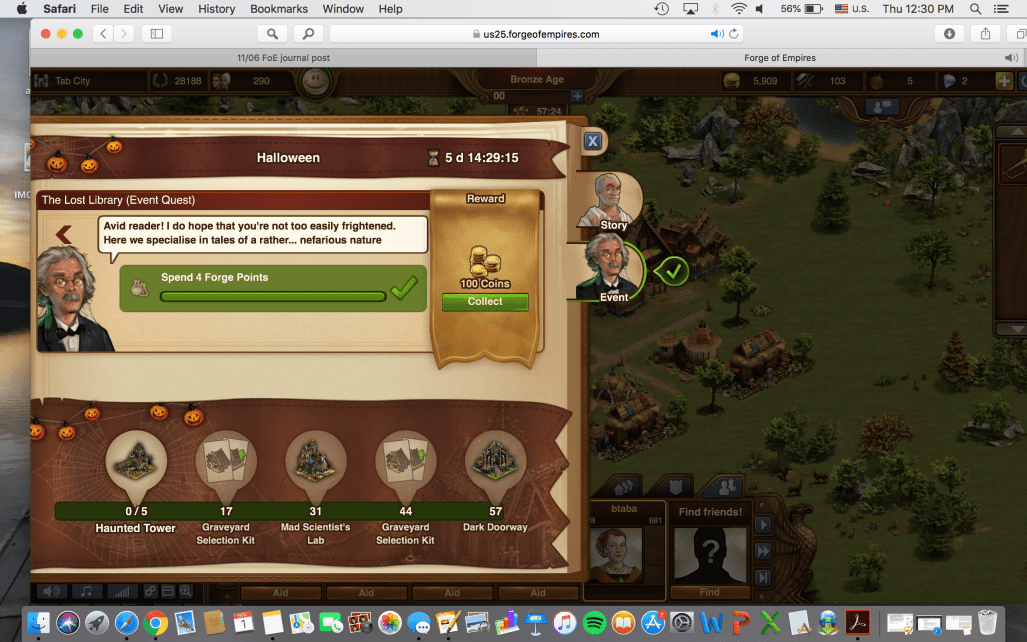This screenshot has width=1027, height=642.
Task: Open the Graveyard Selection Kit at 17
Action: 226,463
